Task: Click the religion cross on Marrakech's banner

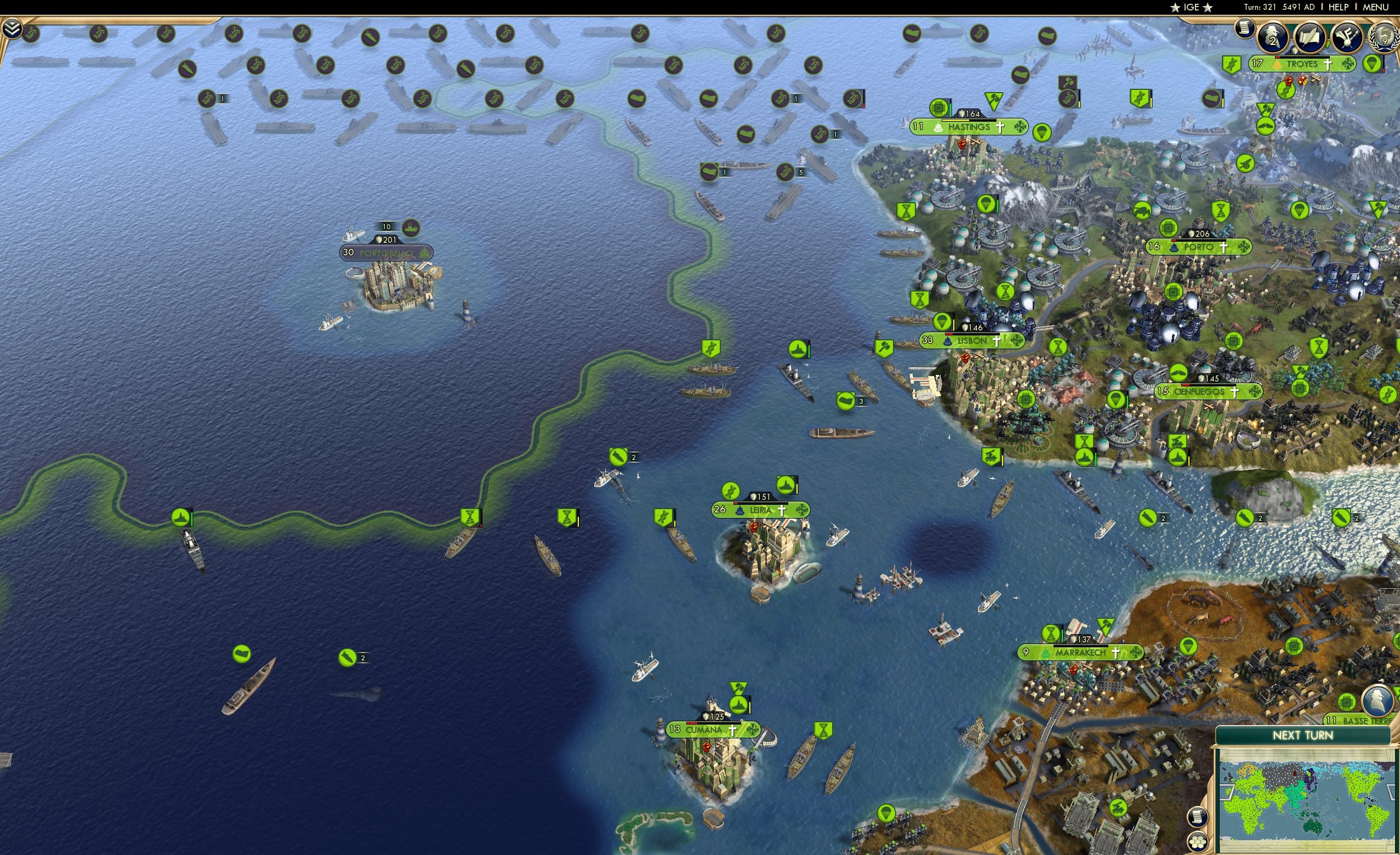Action: [1116, 653]
